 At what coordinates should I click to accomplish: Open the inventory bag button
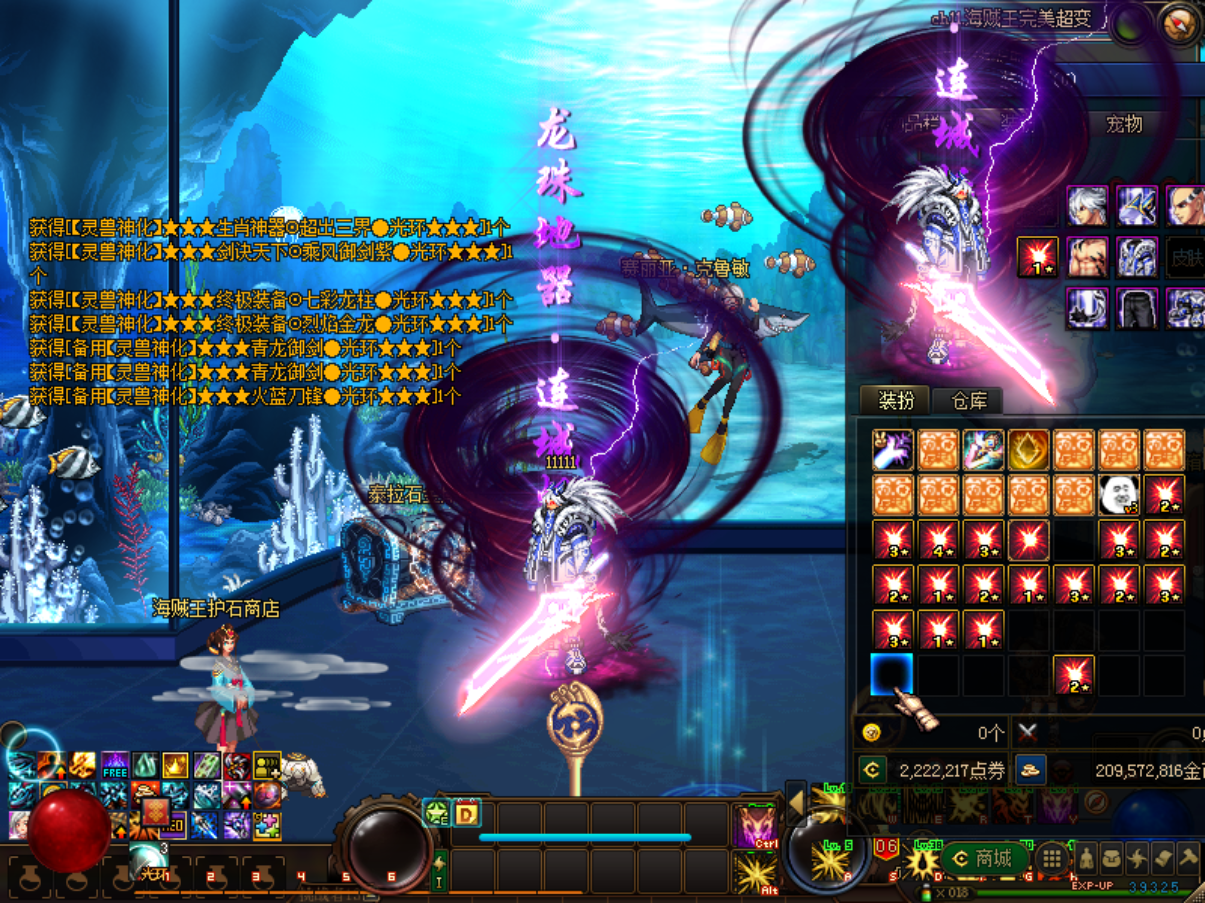click(1112, 858)
